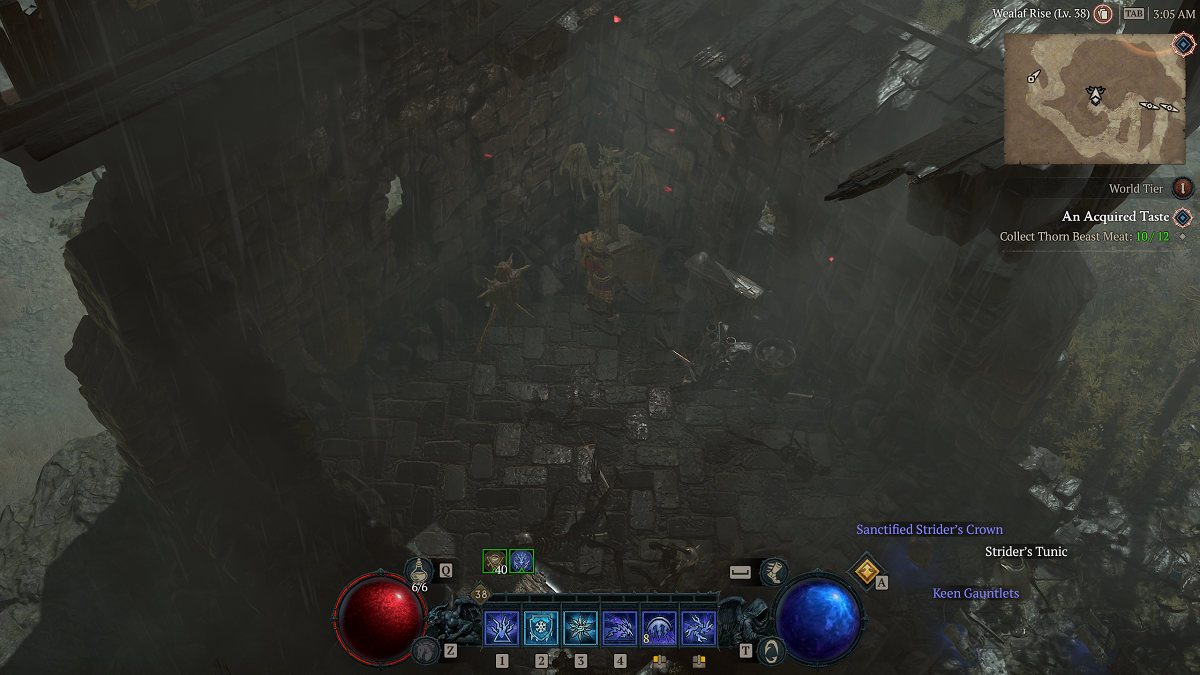
Task: Activate the first lightning skill slot
Action: coord(501,629)
